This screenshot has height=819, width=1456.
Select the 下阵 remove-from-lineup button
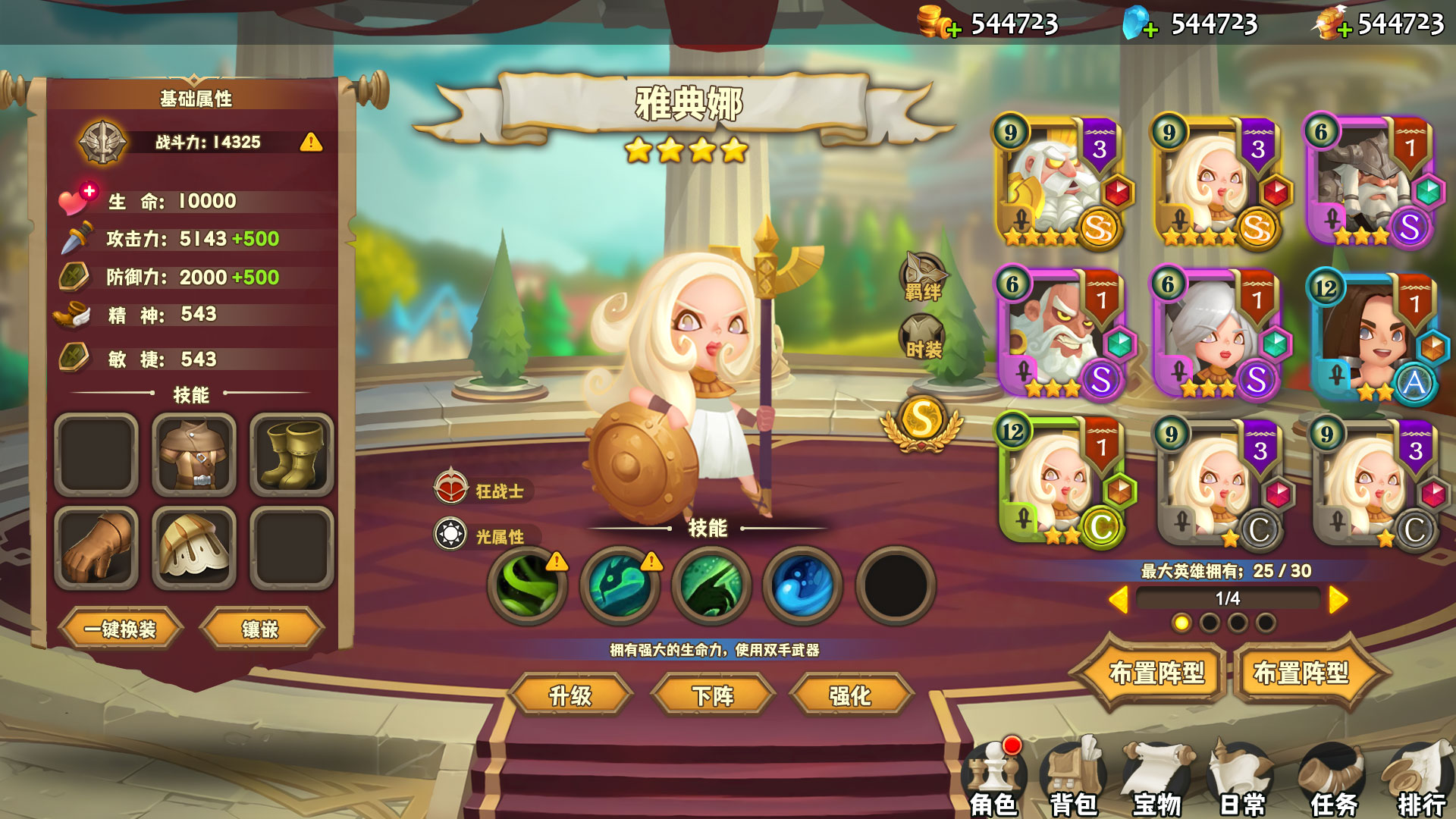coord(713,695)
